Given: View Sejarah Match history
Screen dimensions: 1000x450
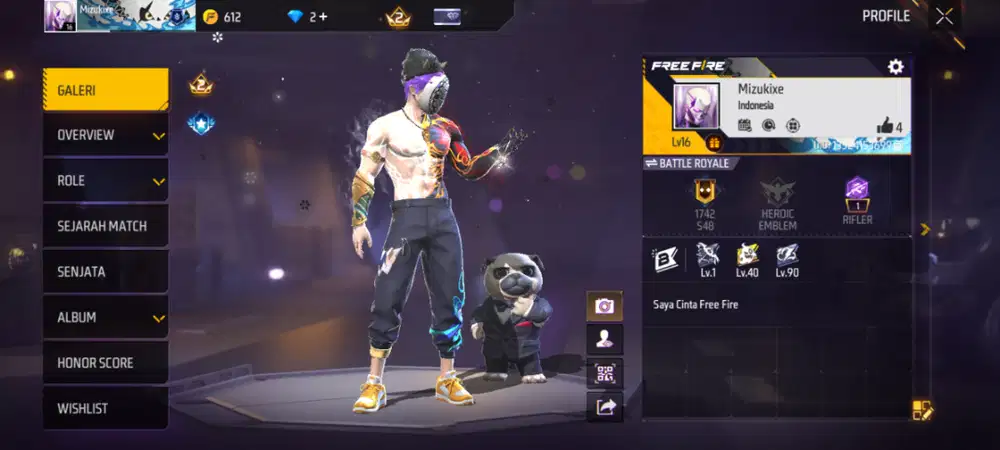Looking at the screenshot, I should click(105, 226).
